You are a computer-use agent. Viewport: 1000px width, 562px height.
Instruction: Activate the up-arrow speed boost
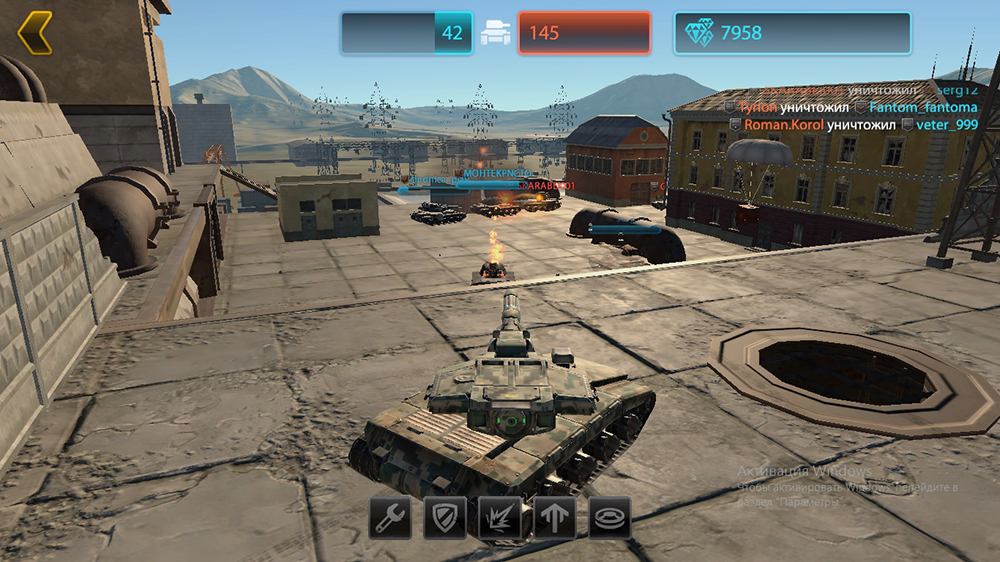[555, 517]
